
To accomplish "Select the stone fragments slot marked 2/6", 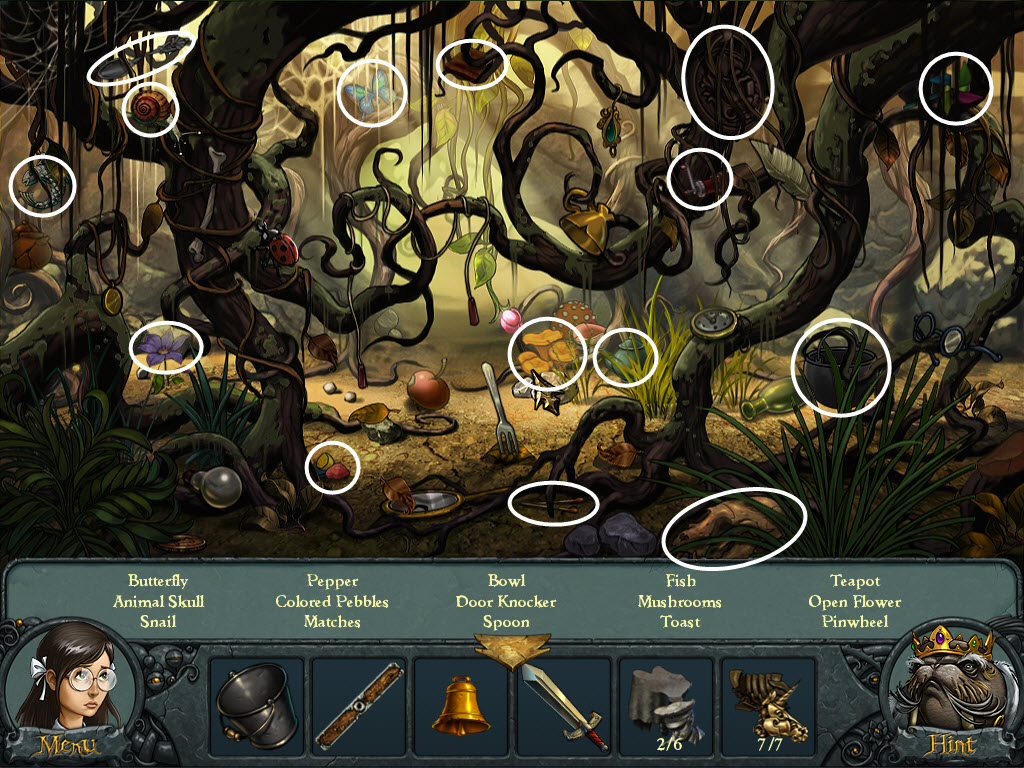I will [665, 706].
